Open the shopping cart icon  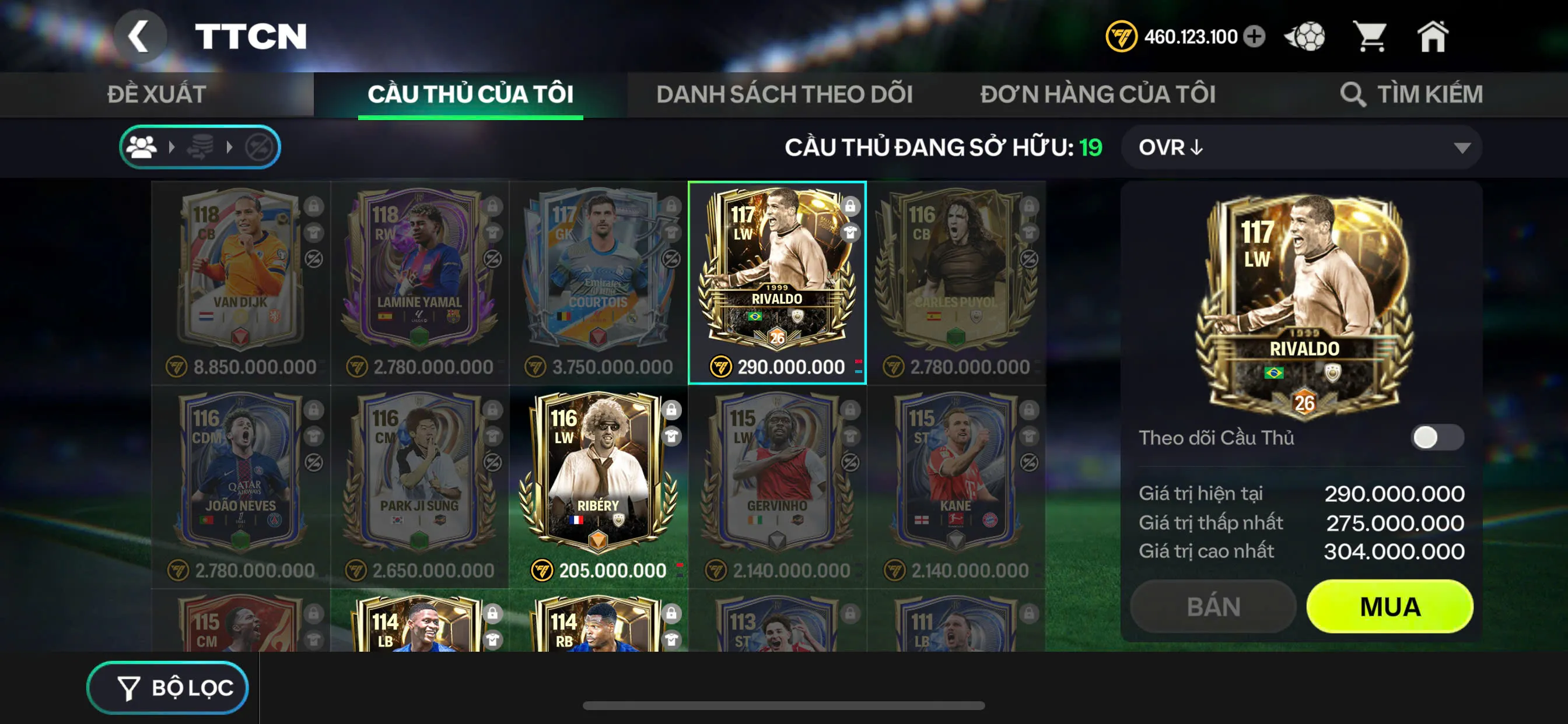click(1370, 37)
